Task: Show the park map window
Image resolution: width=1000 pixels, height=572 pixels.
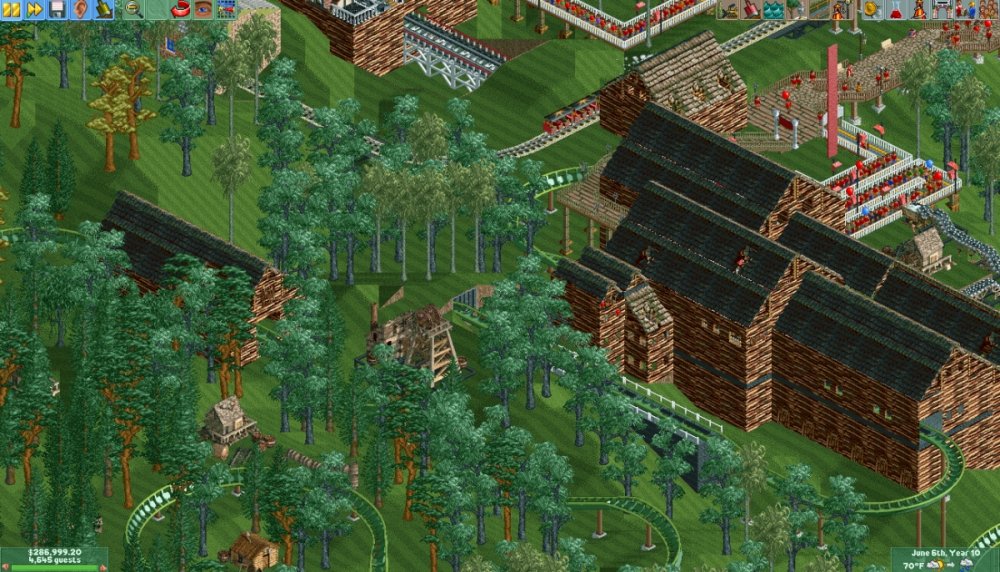Action: point(226,9)
